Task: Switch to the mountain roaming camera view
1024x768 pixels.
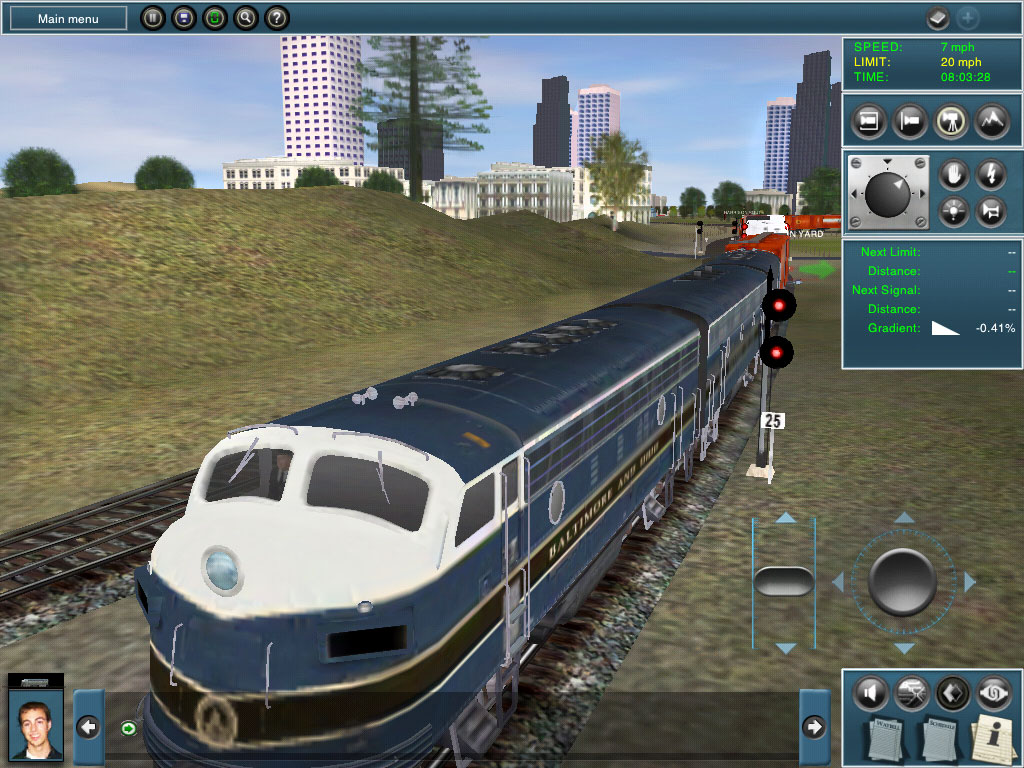Action: pyautogui.click(x=990, y=121)
